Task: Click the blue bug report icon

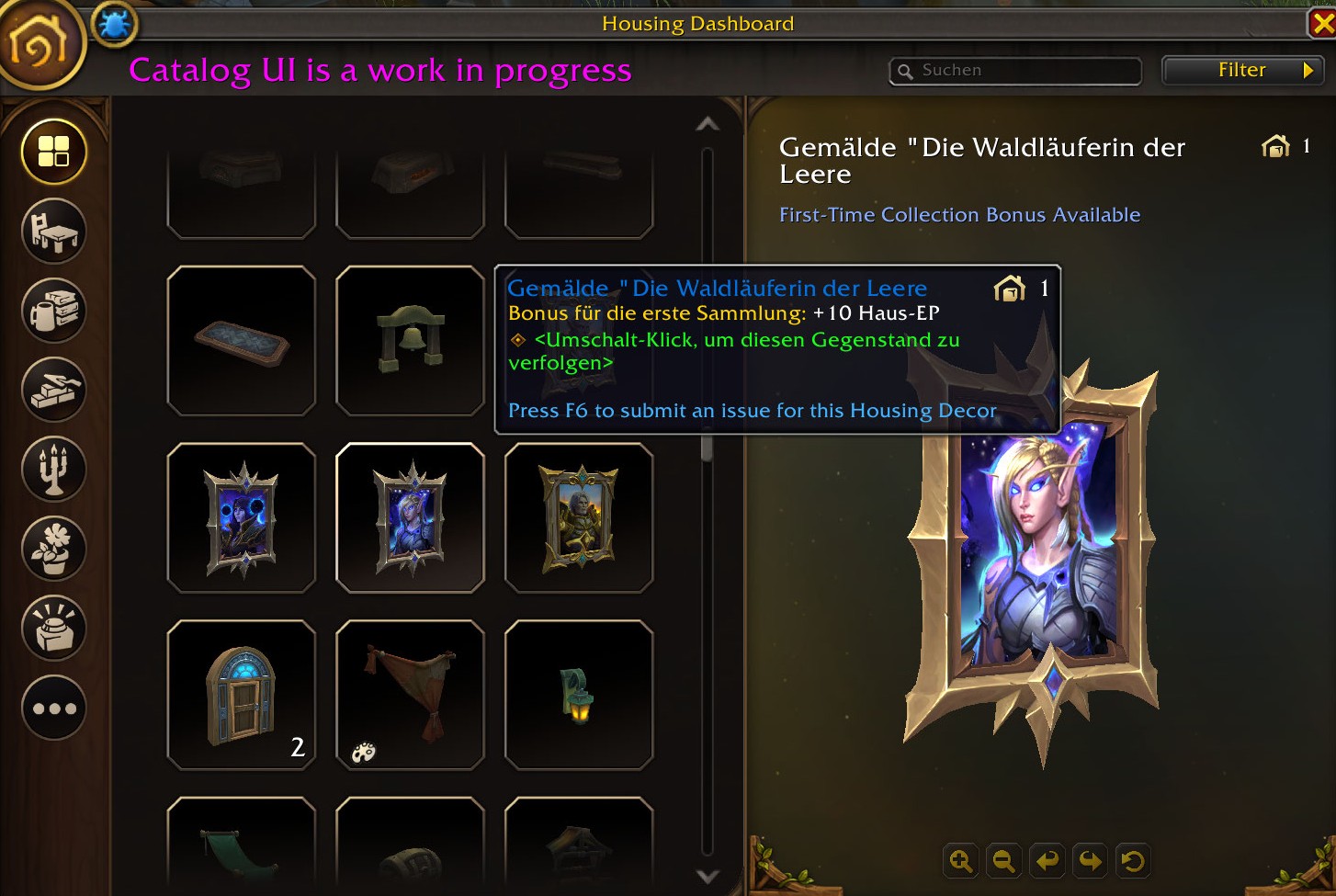Action: point(115,25)
